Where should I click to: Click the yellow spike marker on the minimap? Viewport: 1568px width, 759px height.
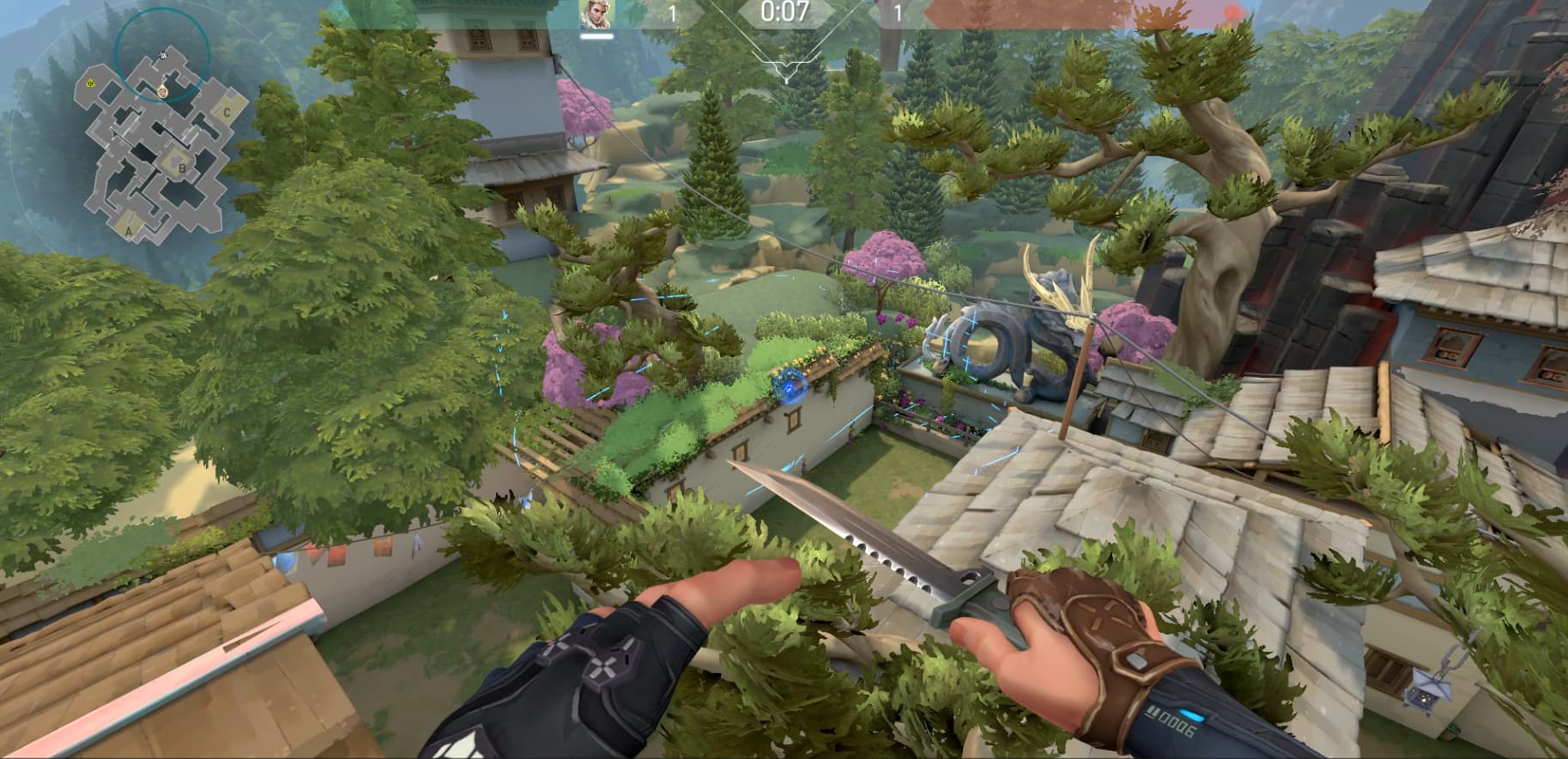click(90, 82)
